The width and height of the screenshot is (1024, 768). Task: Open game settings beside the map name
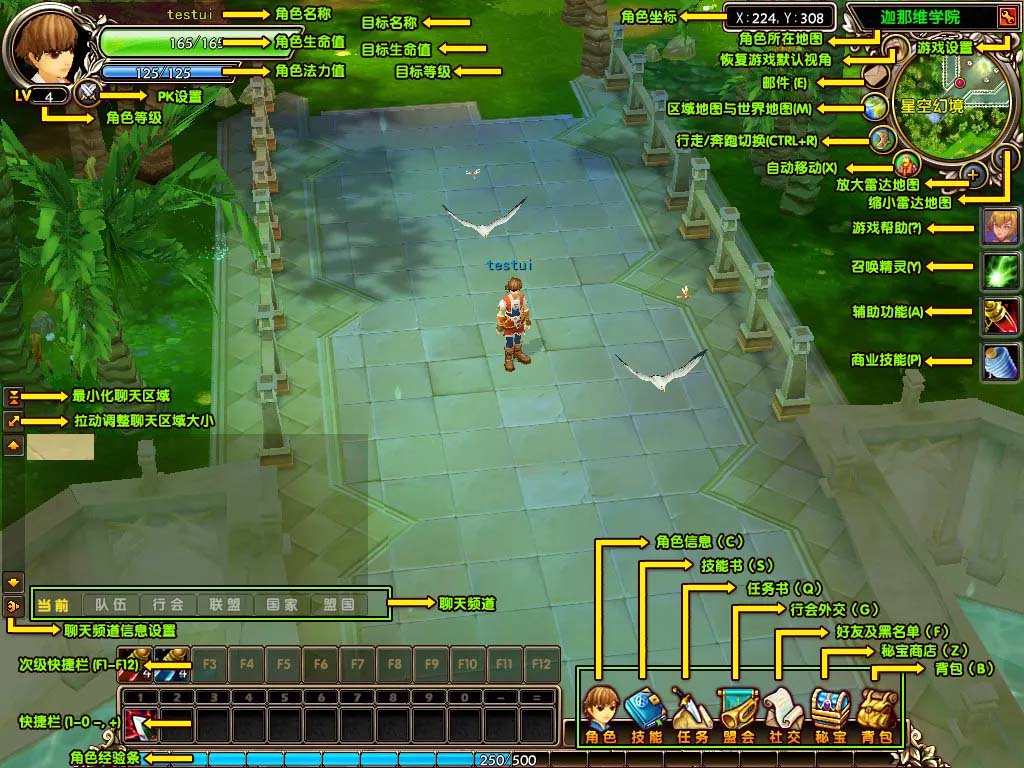[1006, 17]
